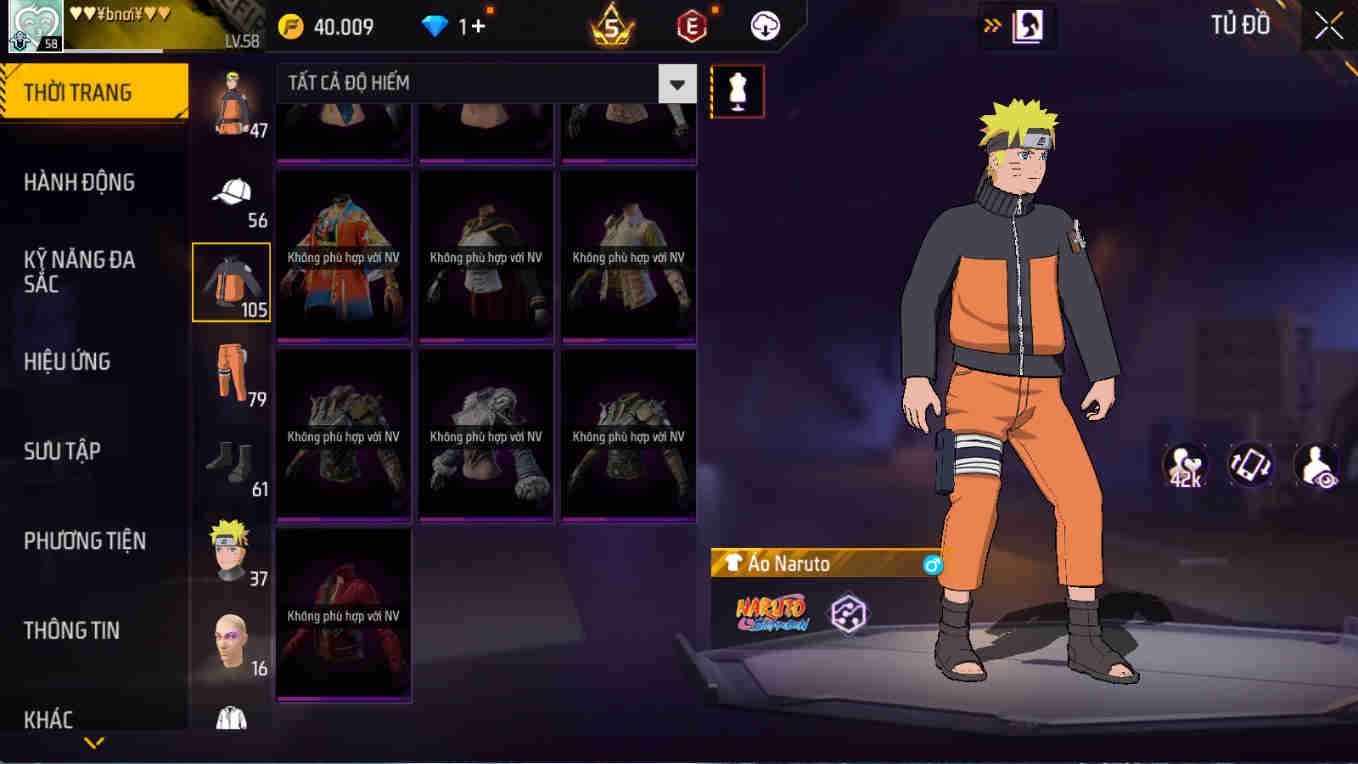Click the blue share icon on Áo Naruto banner
1358x764 pixels.
[x=931, y=564]
